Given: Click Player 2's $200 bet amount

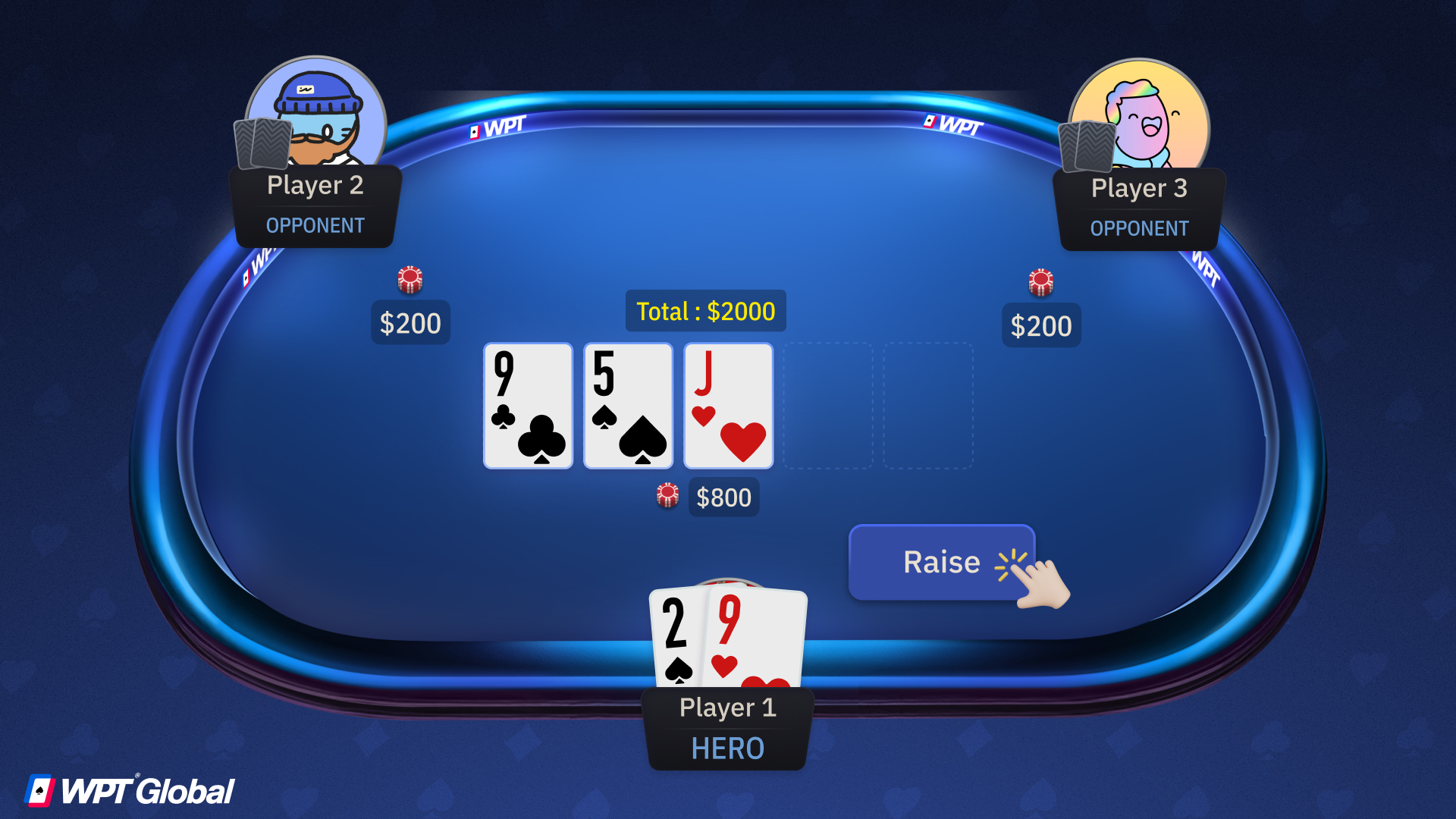Looking at the screenshot, I should coord(409,322).
